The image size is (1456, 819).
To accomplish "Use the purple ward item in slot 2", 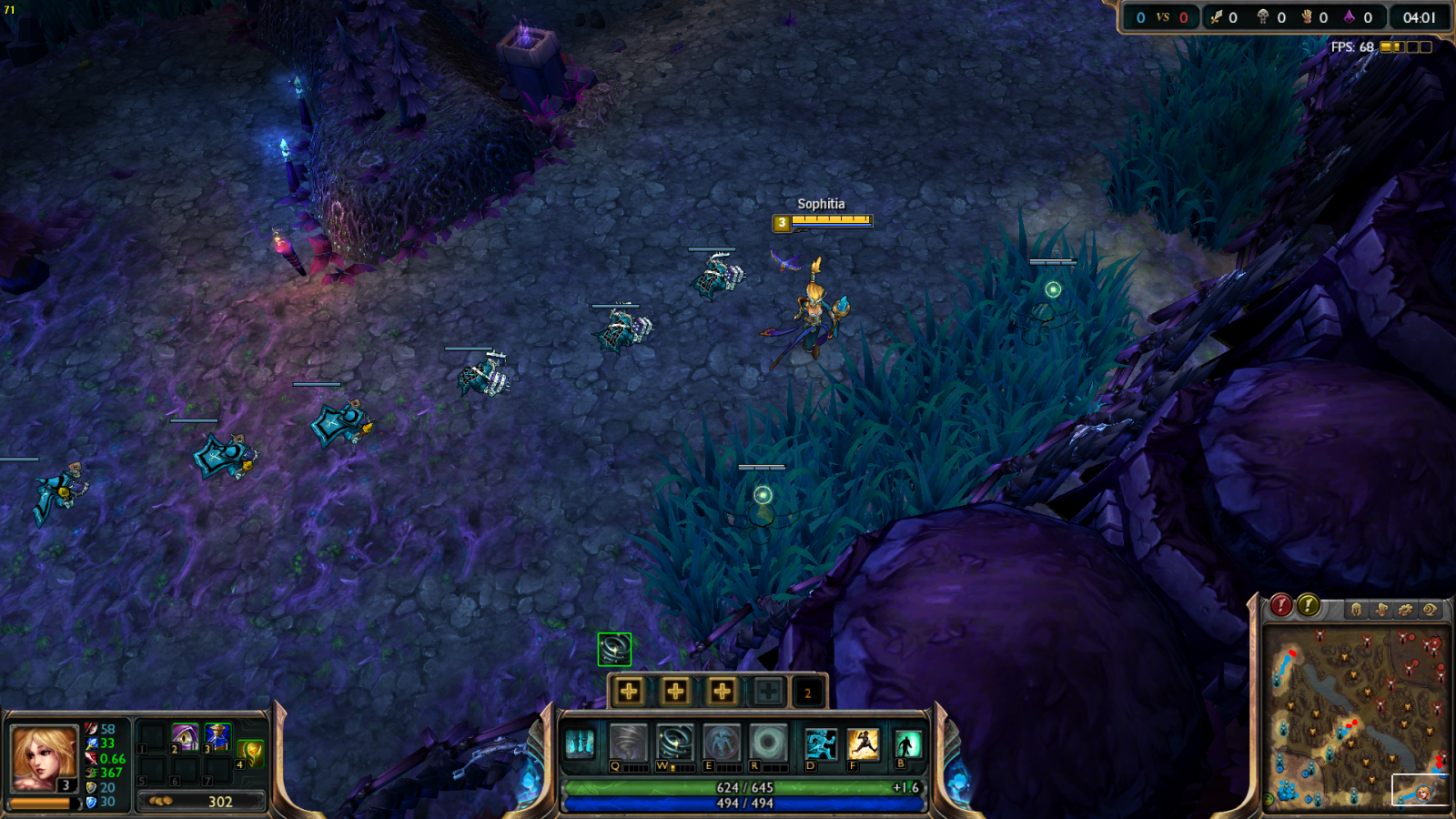I will pos(186,735).
